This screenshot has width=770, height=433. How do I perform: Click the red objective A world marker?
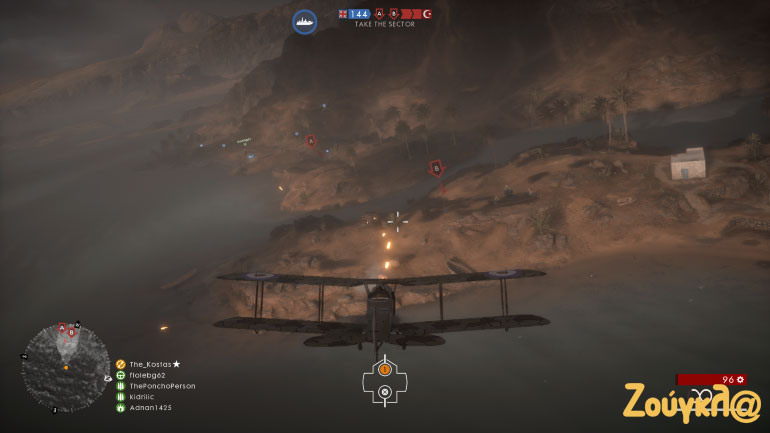pos(310,141)
